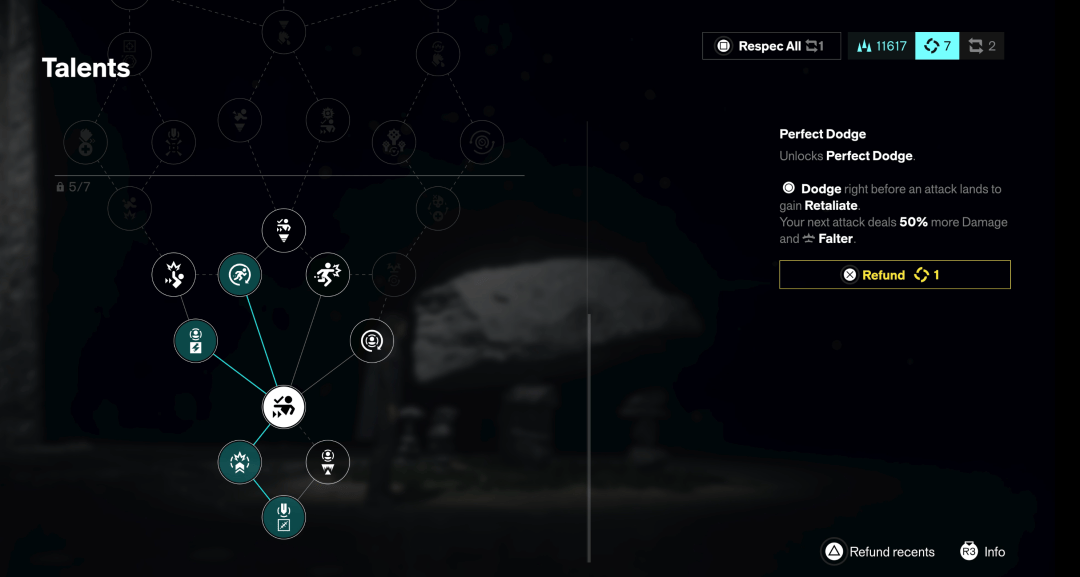Select the node with figure and spiked burst on left
This screenshot has width=1080, height=577.
coord(174,274)
